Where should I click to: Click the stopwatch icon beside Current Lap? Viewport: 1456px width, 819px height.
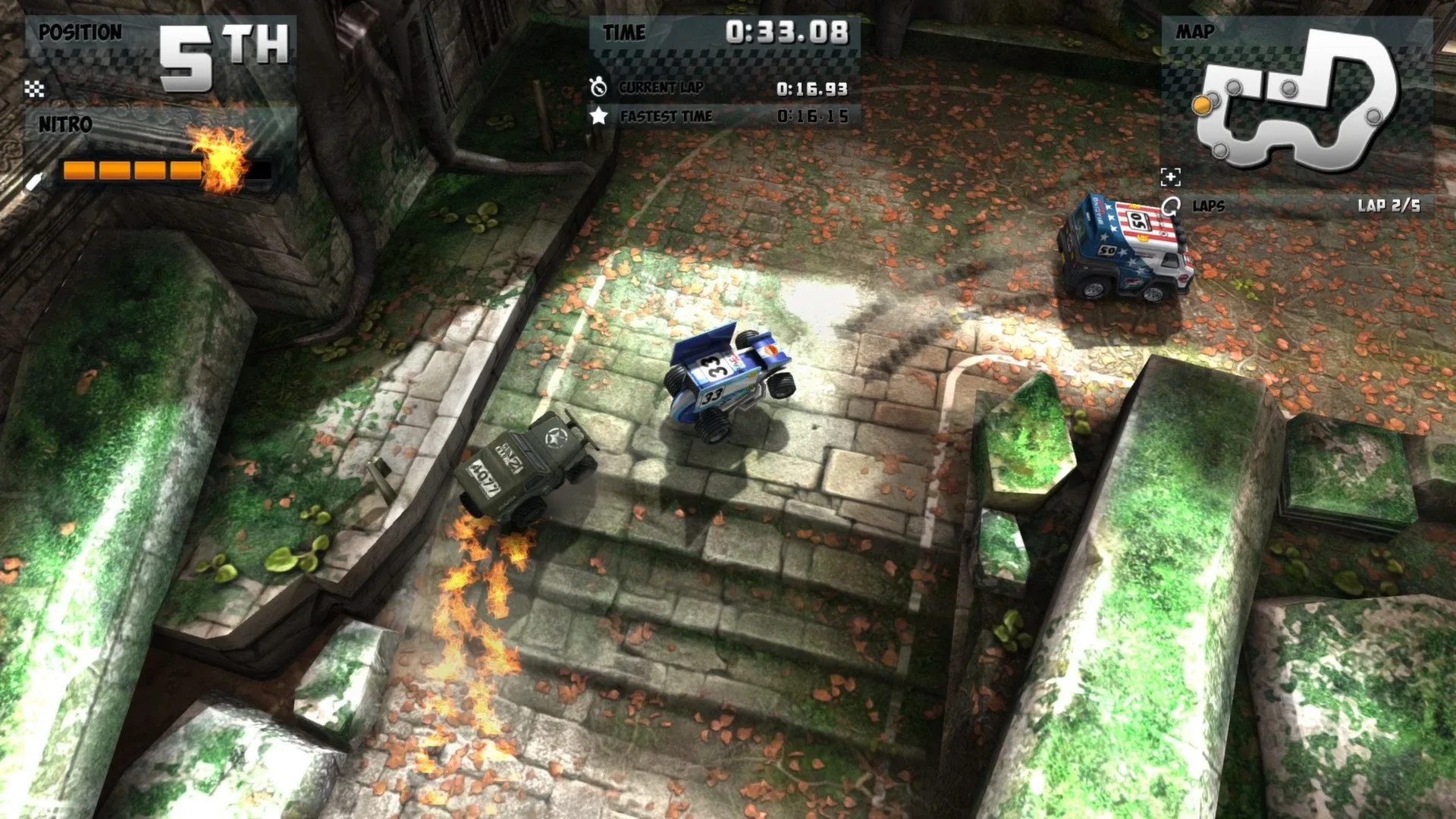tap(599, 86)
